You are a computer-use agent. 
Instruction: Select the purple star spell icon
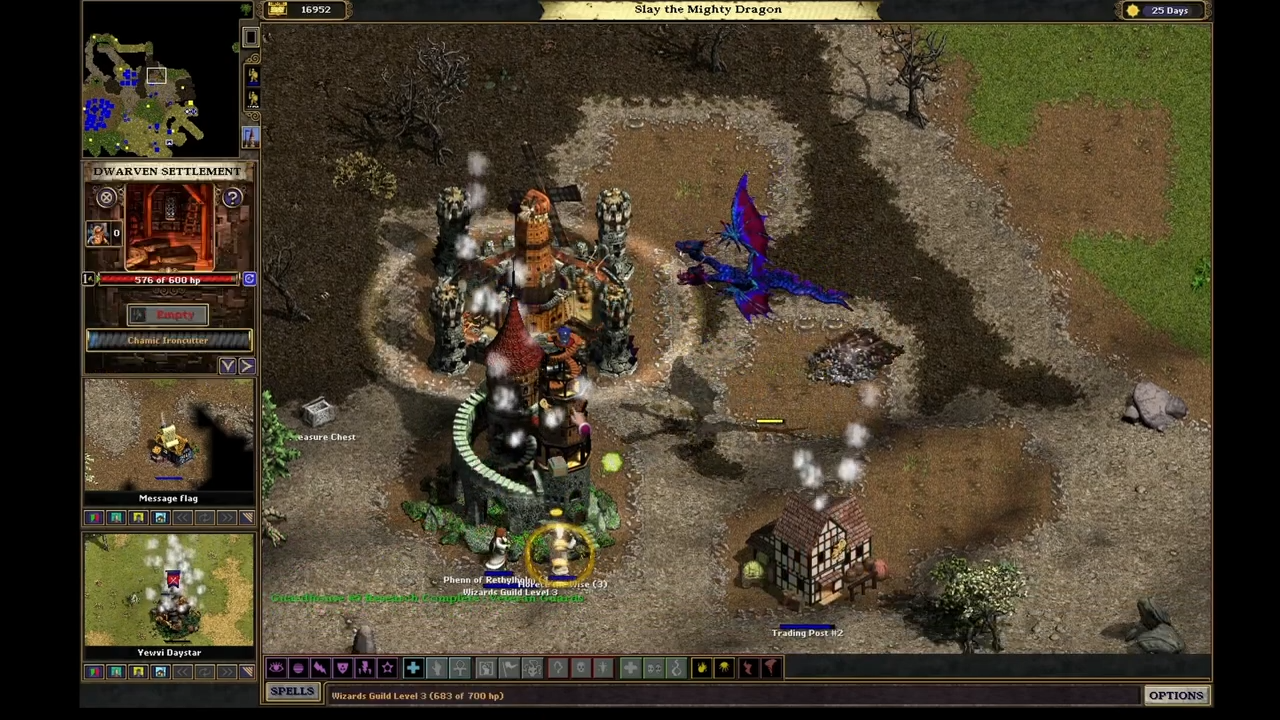(x=387, y=668)
